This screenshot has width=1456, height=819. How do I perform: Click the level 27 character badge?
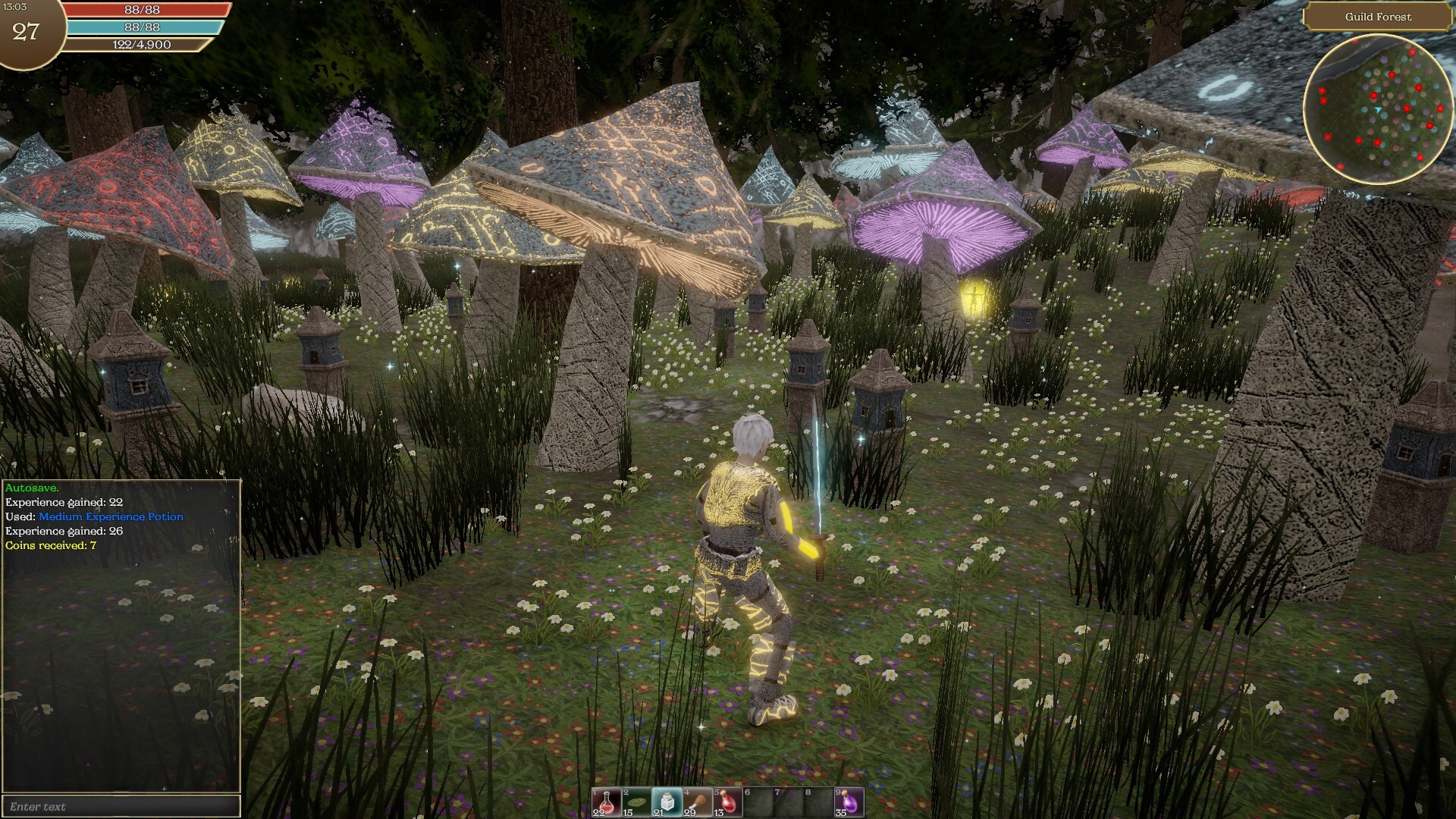tap(27, 32)
